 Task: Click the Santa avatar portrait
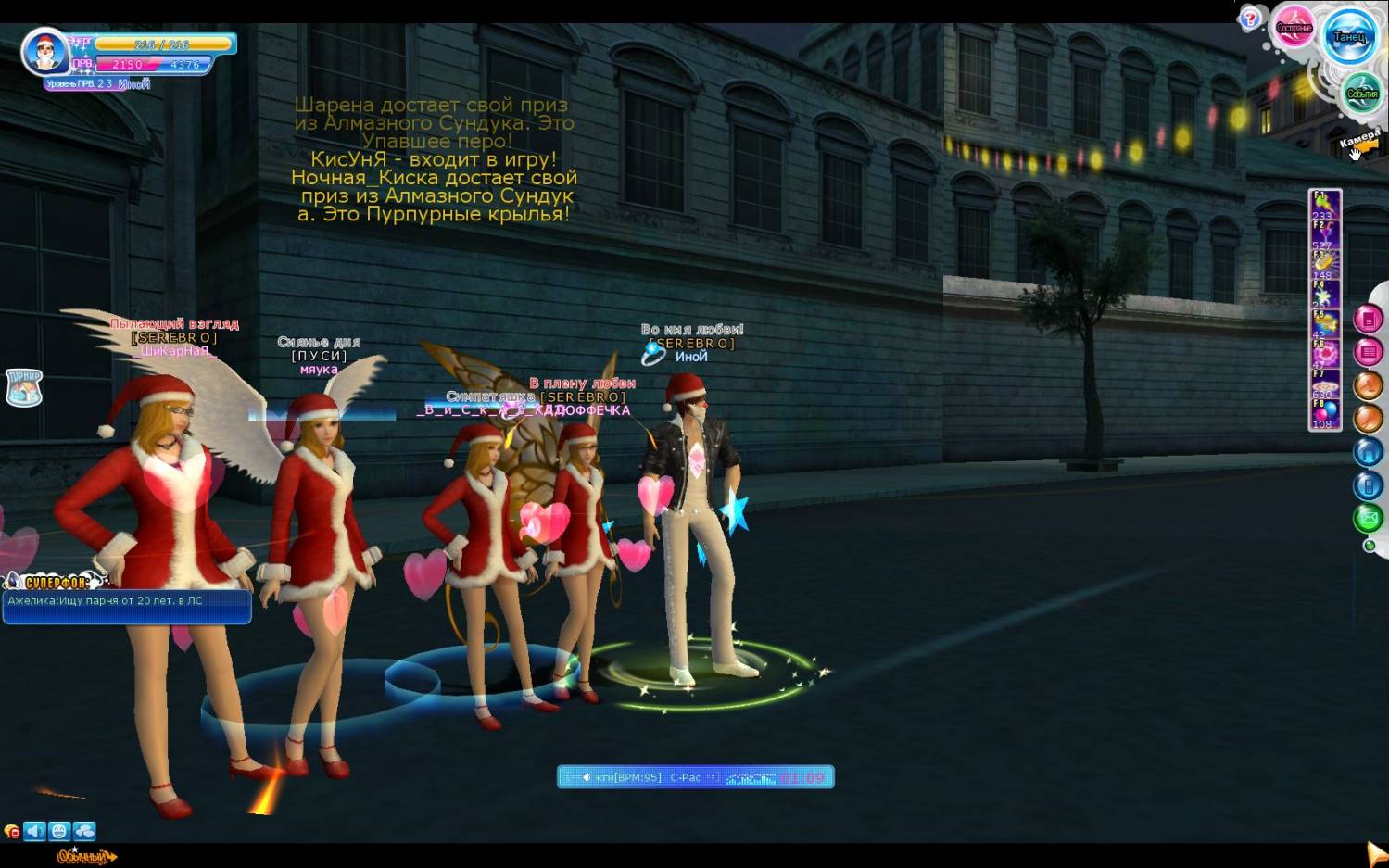click(44, 53)
